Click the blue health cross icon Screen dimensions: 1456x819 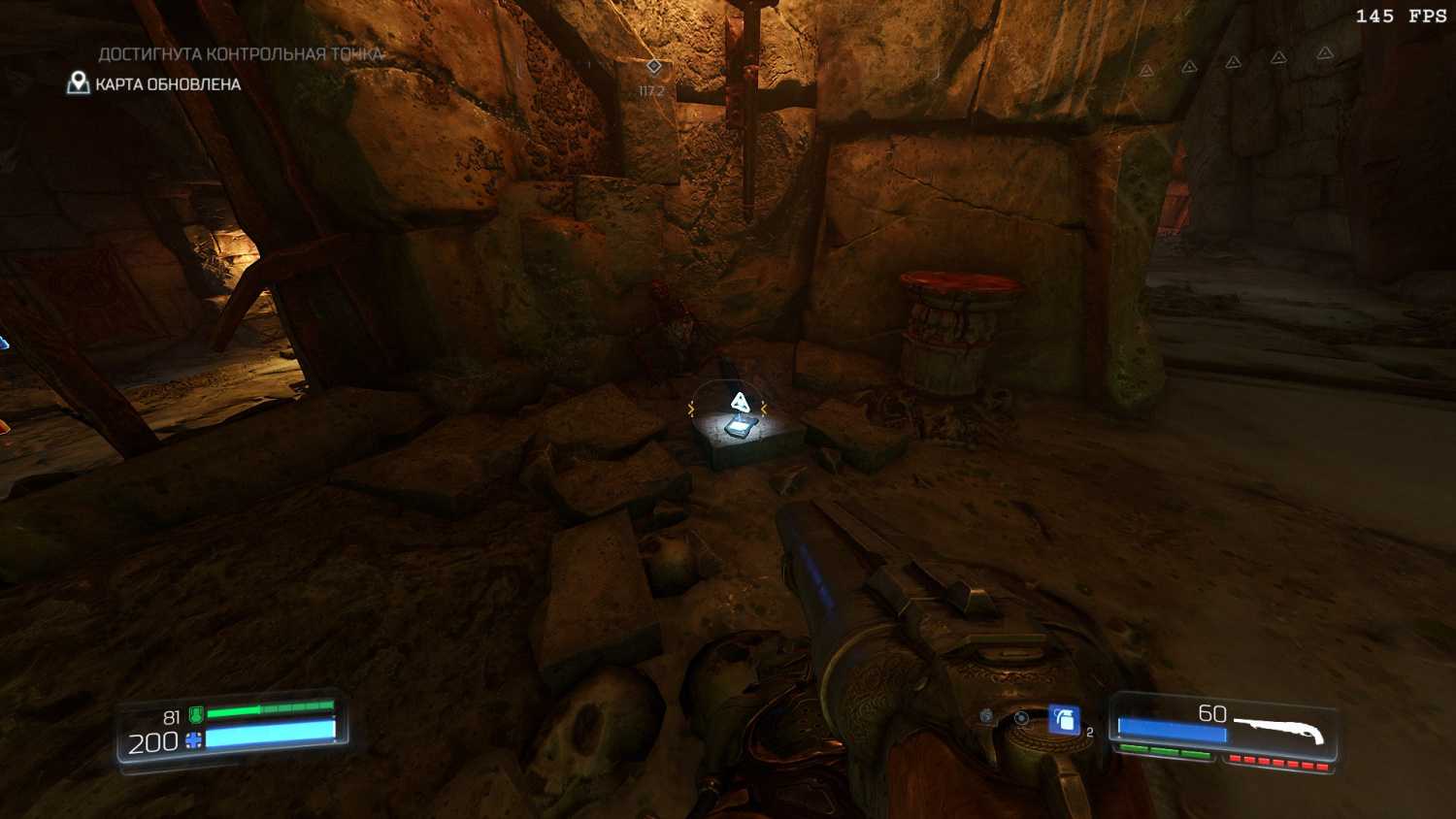194,741
